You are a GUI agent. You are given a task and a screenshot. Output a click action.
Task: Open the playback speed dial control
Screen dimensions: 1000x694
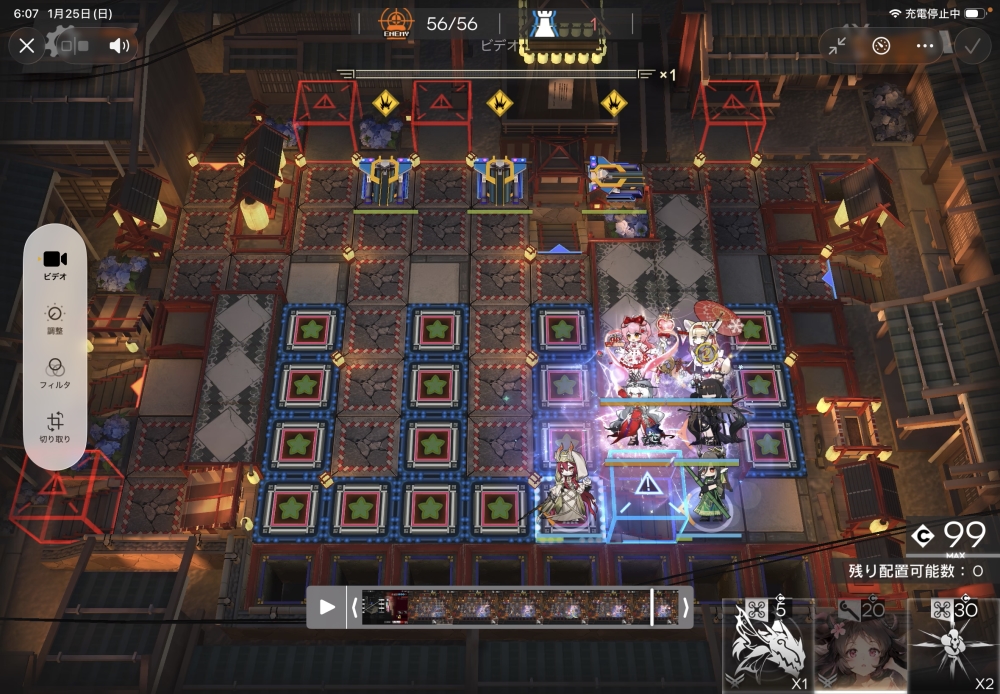point(881,45)
